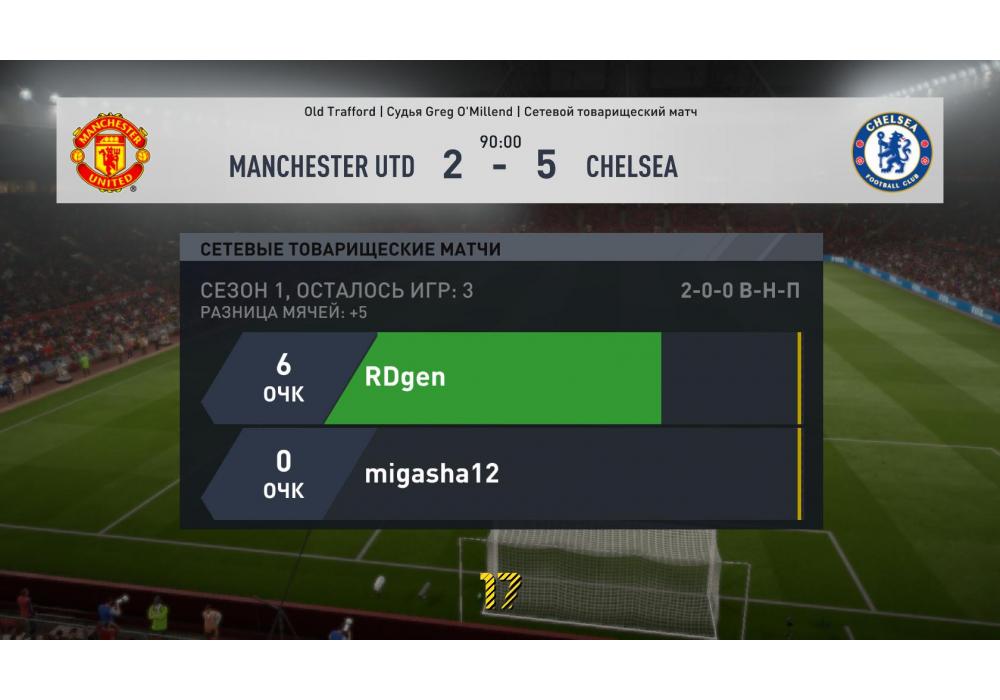This screenshot has height=700, width=1000.
Task: Select the migasha12 player row
Action: coord(500,474)
